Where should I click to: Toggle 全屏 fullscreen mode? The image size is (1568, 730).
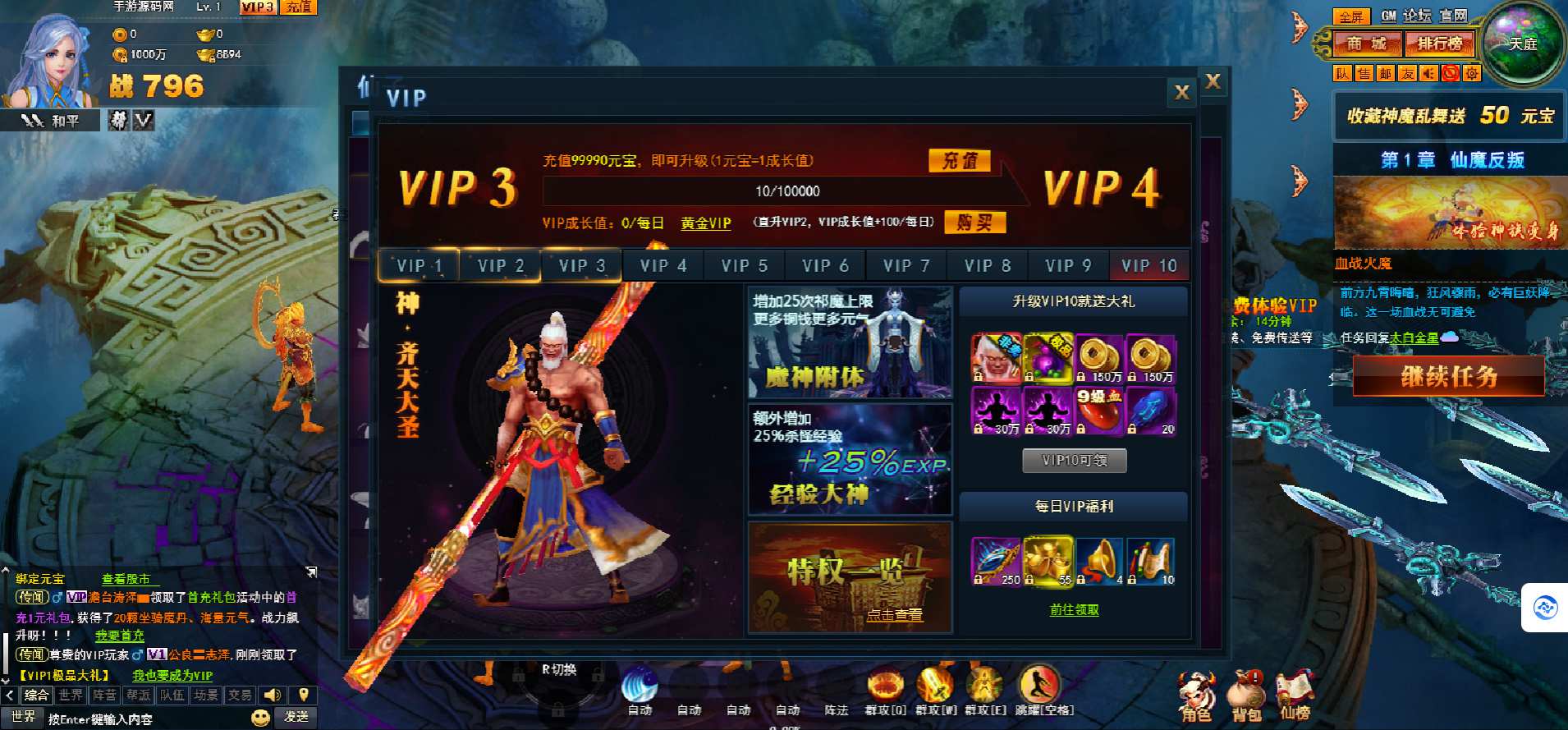pos(1350,16)
